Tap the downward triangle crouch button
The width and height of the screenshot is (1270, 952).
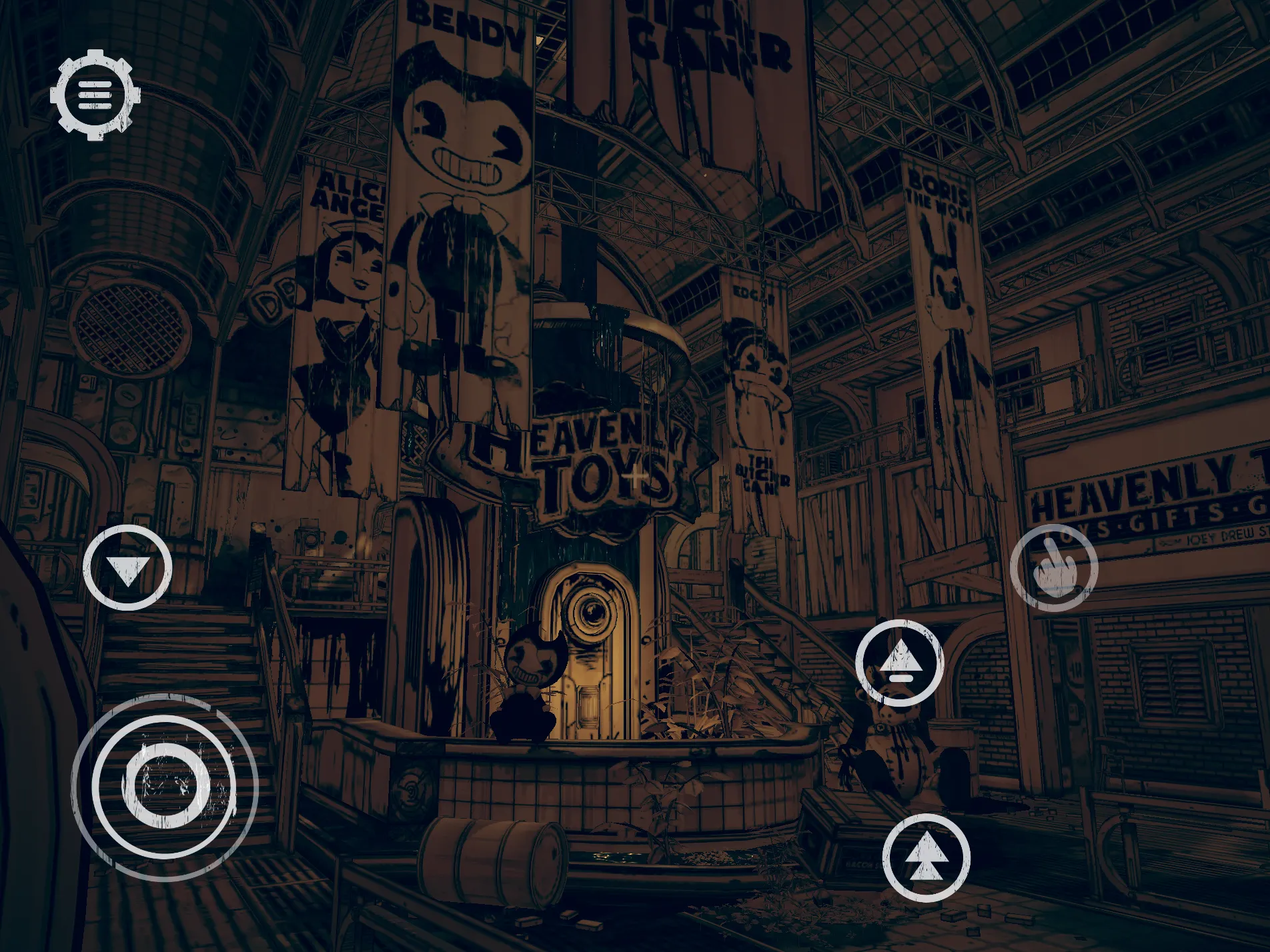click(127, 567)
